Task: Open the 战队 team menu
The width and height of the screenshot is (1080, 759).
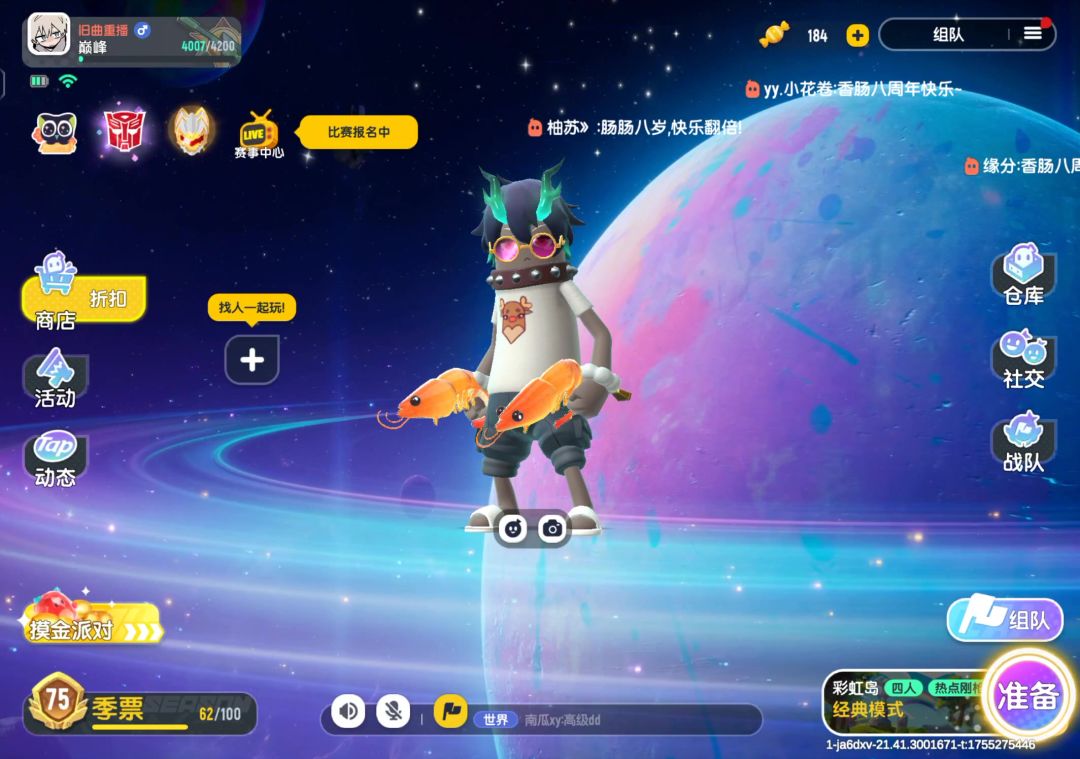Action: tap(1024, 442)
